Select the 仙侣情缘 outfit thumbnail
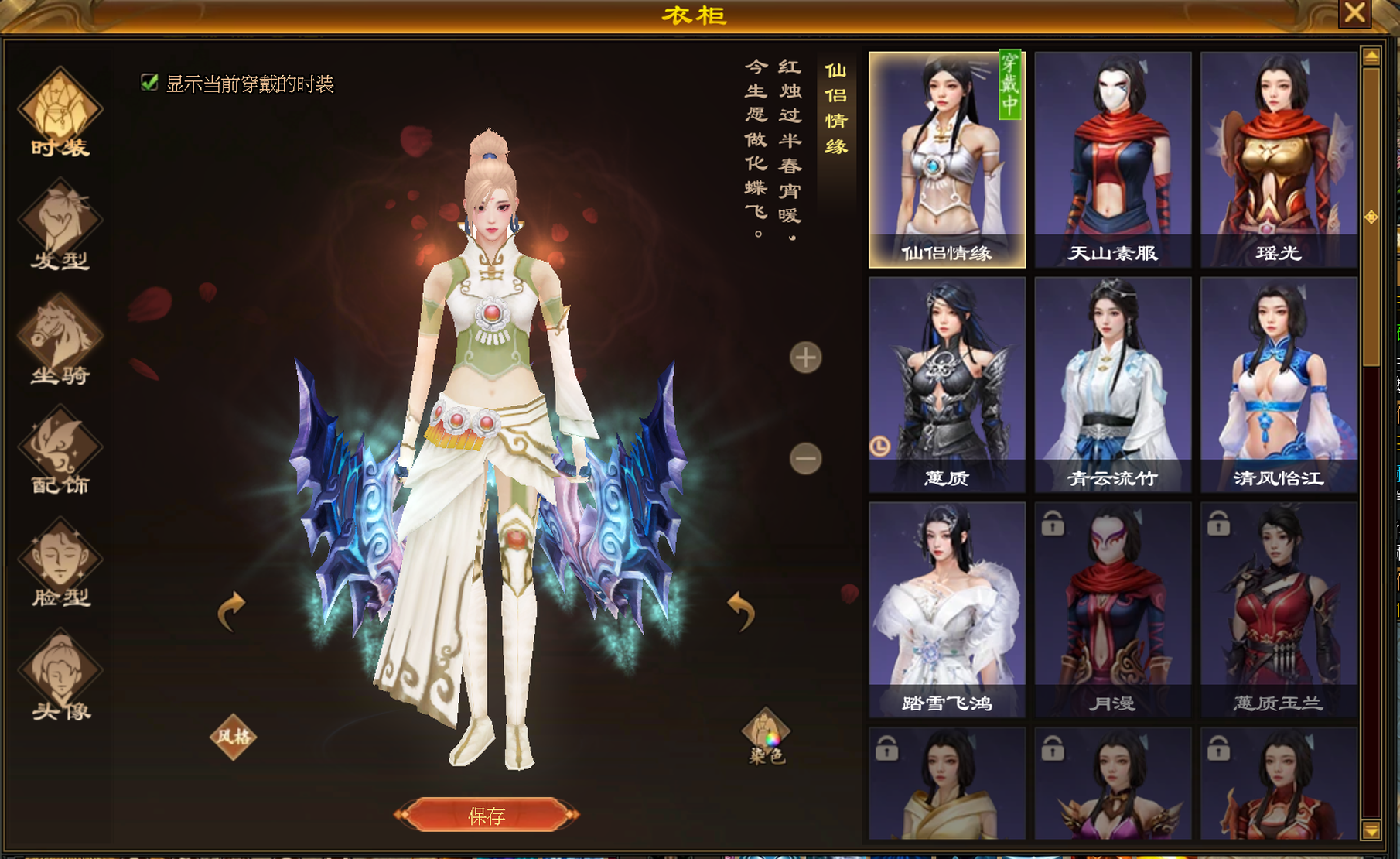 pyautogui.click(x=947, y=159)
